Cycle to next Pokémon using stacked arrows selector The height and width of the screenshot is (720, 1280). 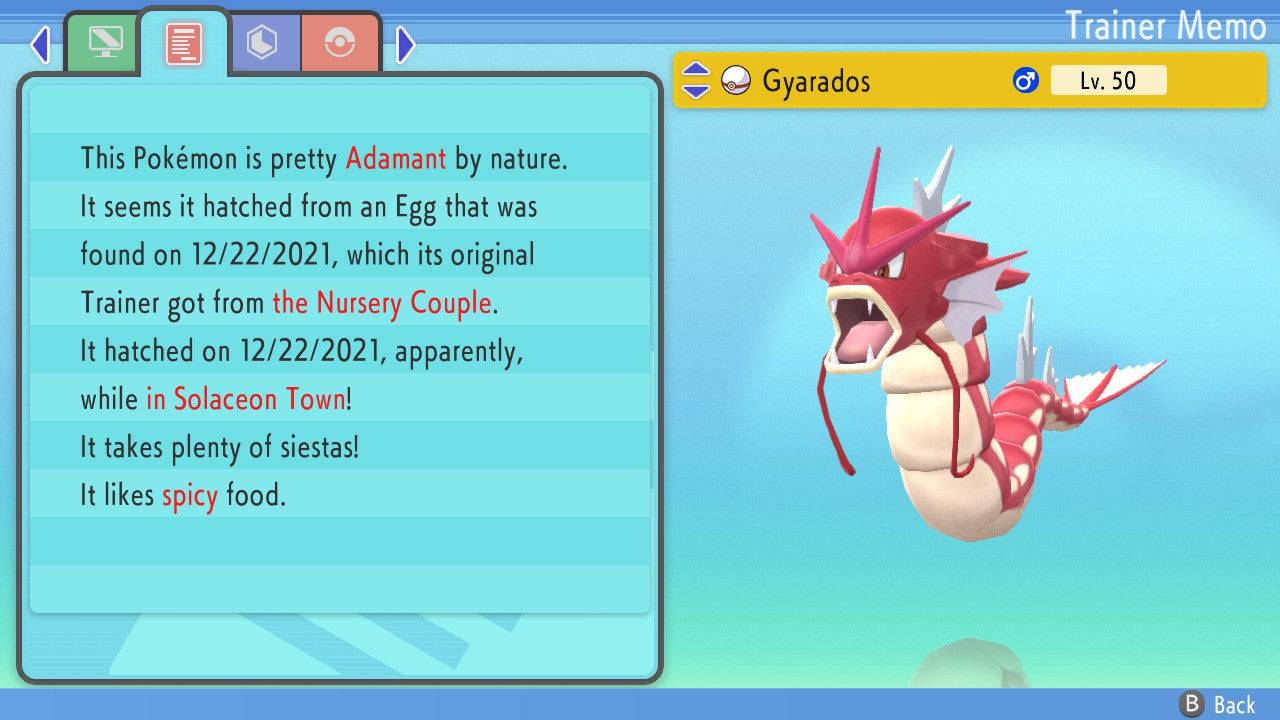pyautogui.click(x=699, y=90)
